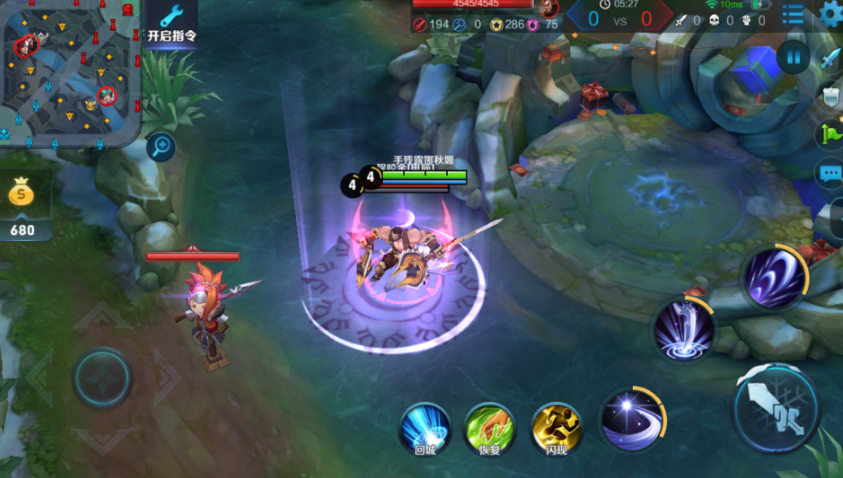Open the gear settings menu
843x478 pixels.
830,14
